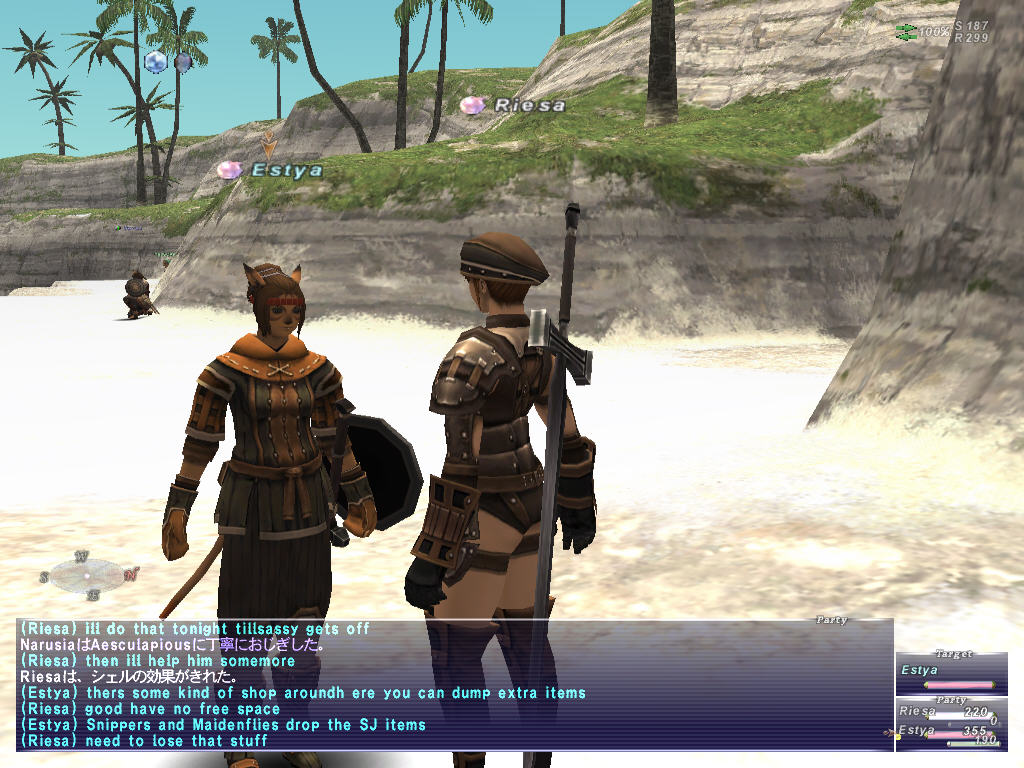Click the compass rose
This screenshot has width=1024, height=768.
pos(88,574)
